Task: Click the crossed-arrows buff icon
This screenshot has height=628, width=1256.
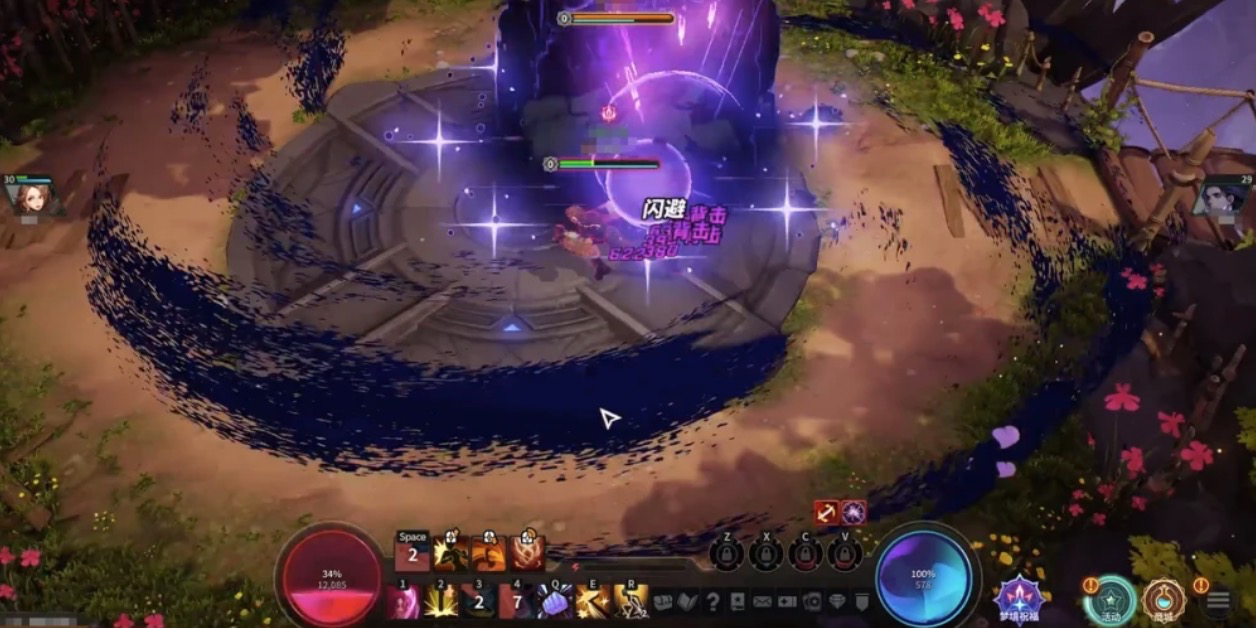Action: [x=826, y=512]
